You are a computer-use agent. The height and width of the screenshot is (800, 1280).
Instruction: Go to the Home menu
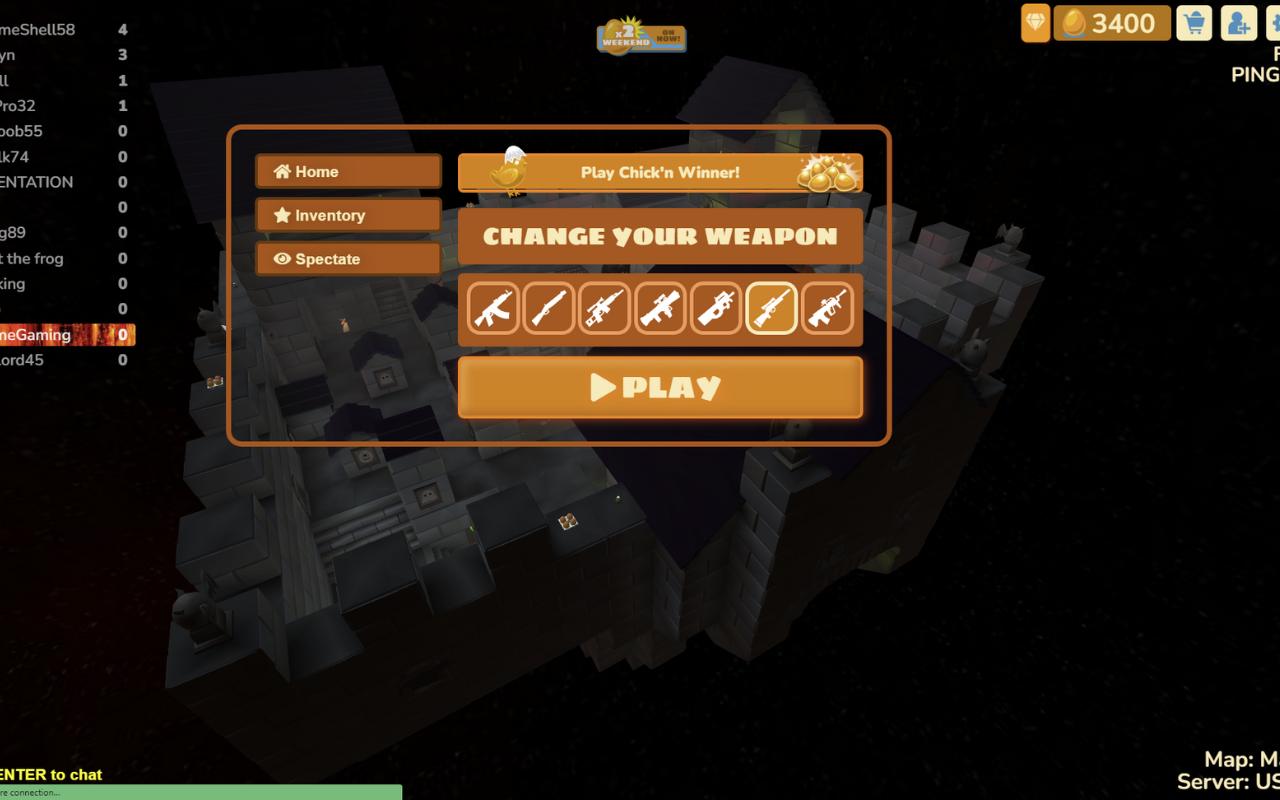pos(348,172)
